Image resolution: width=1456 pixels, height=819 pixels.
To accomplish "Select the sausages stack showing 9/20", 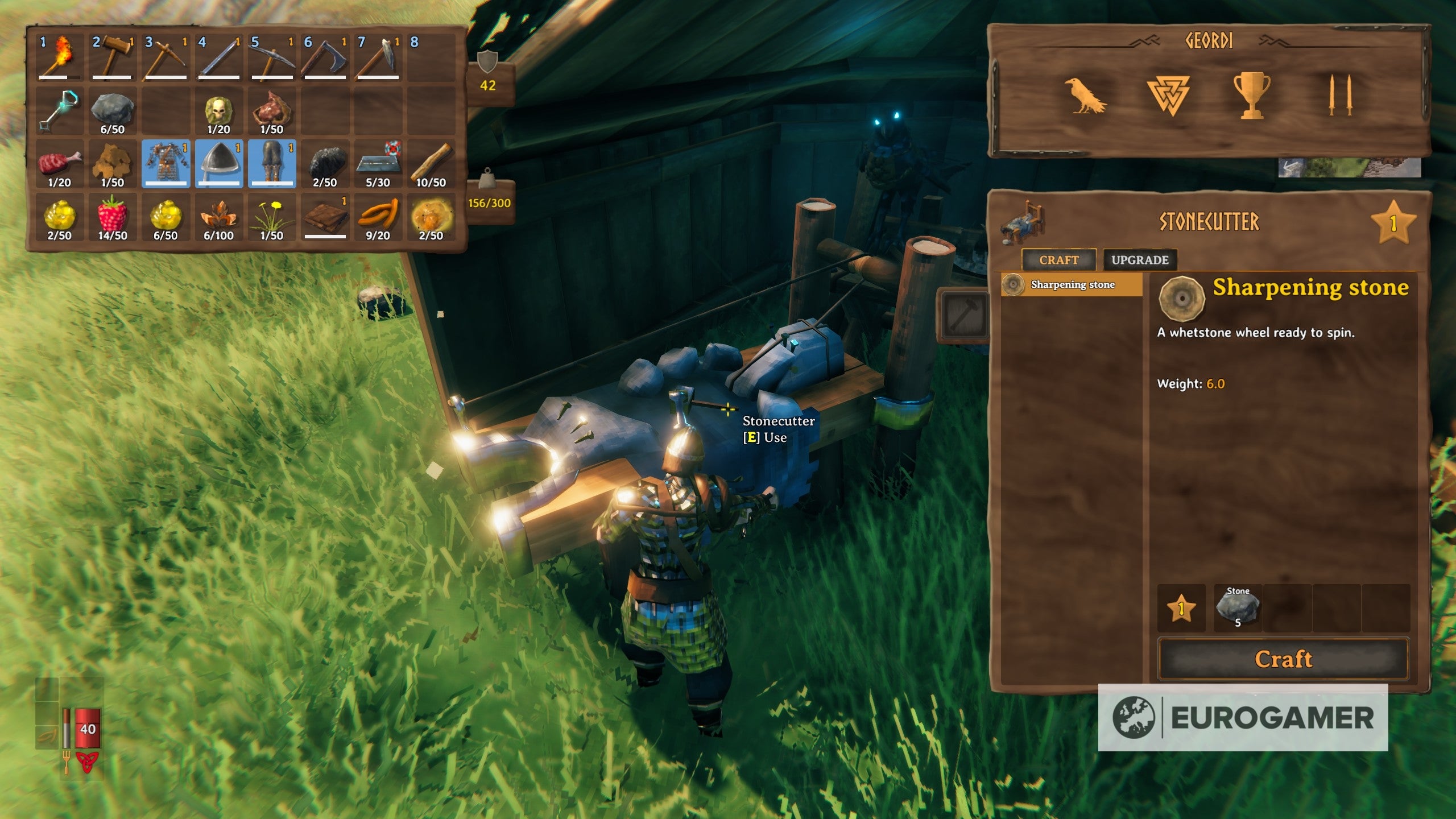I will 378,217.
